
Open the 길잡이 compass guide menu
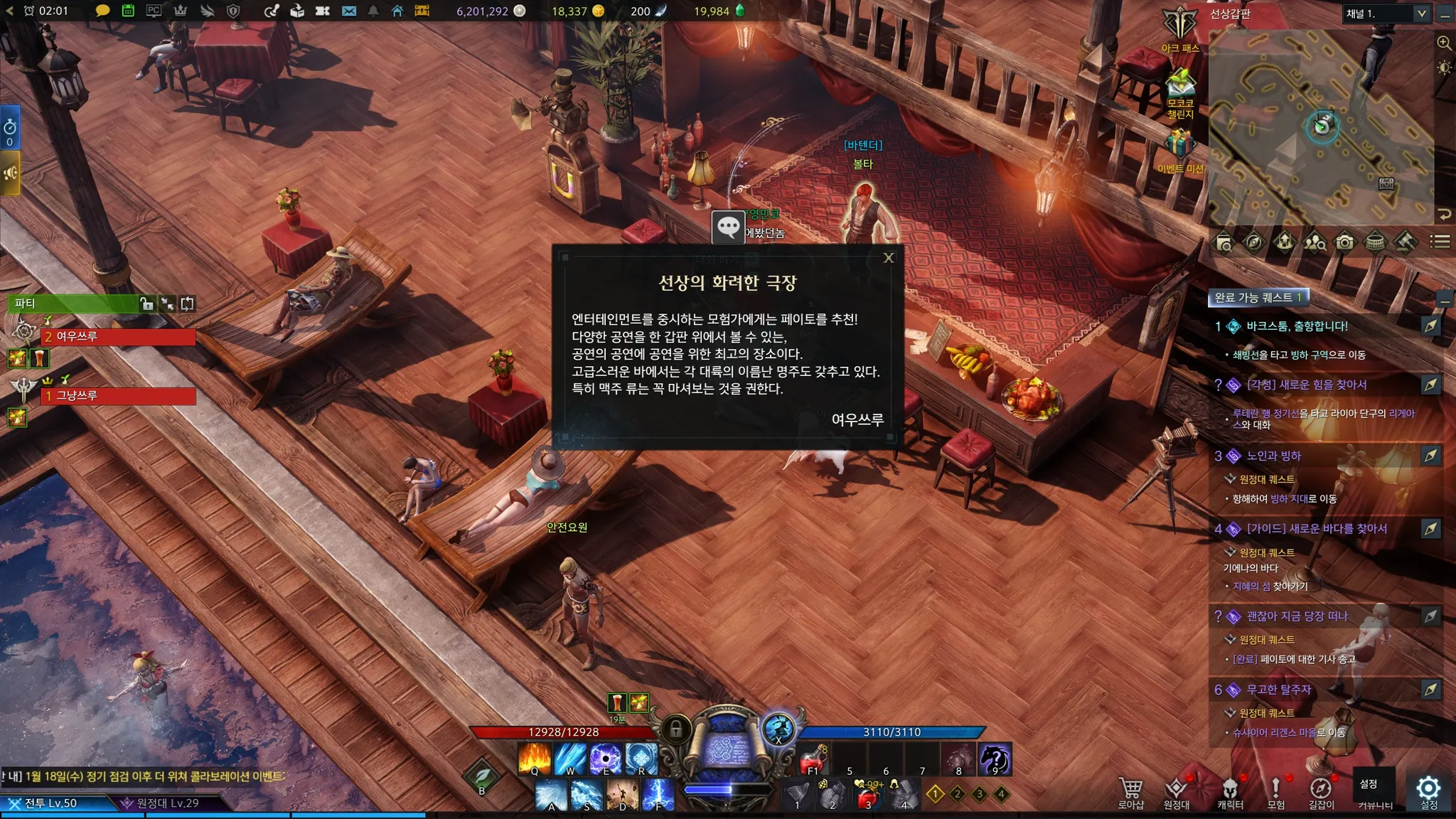[x=1321, y=791]
